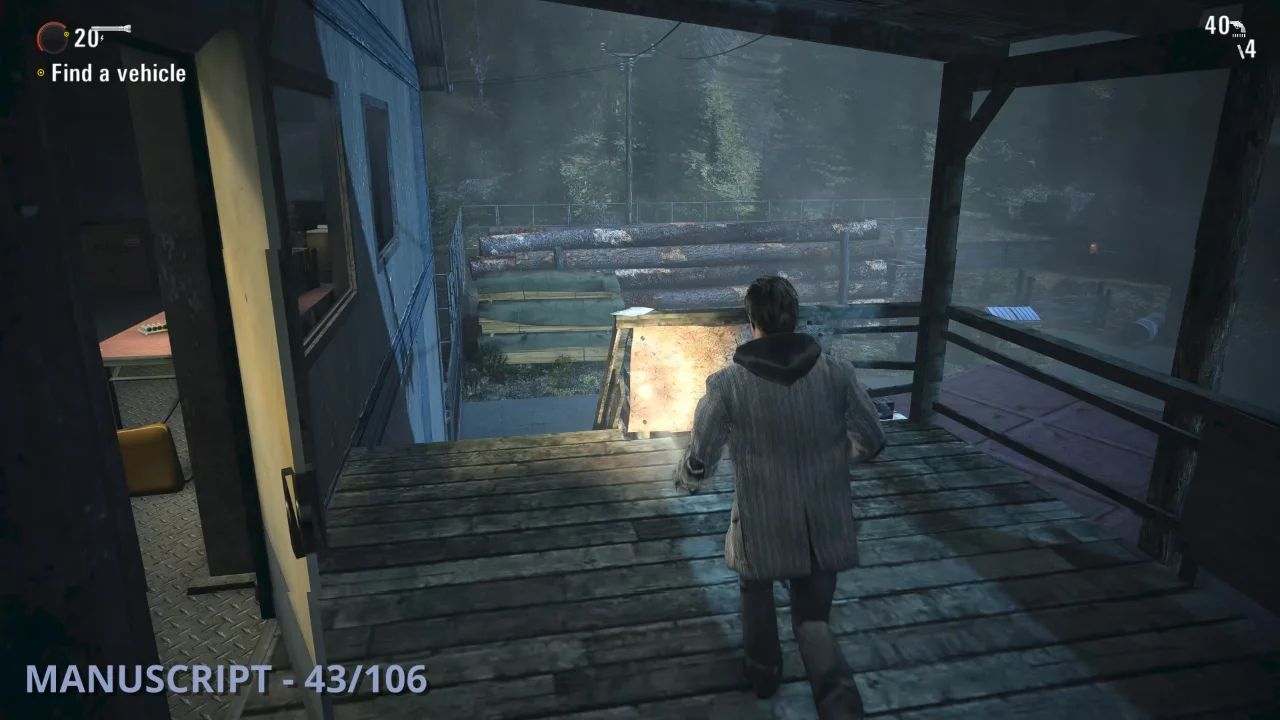Click the lightning bolt battery symbol
1280x720 pixels.
tap(102, 38)
